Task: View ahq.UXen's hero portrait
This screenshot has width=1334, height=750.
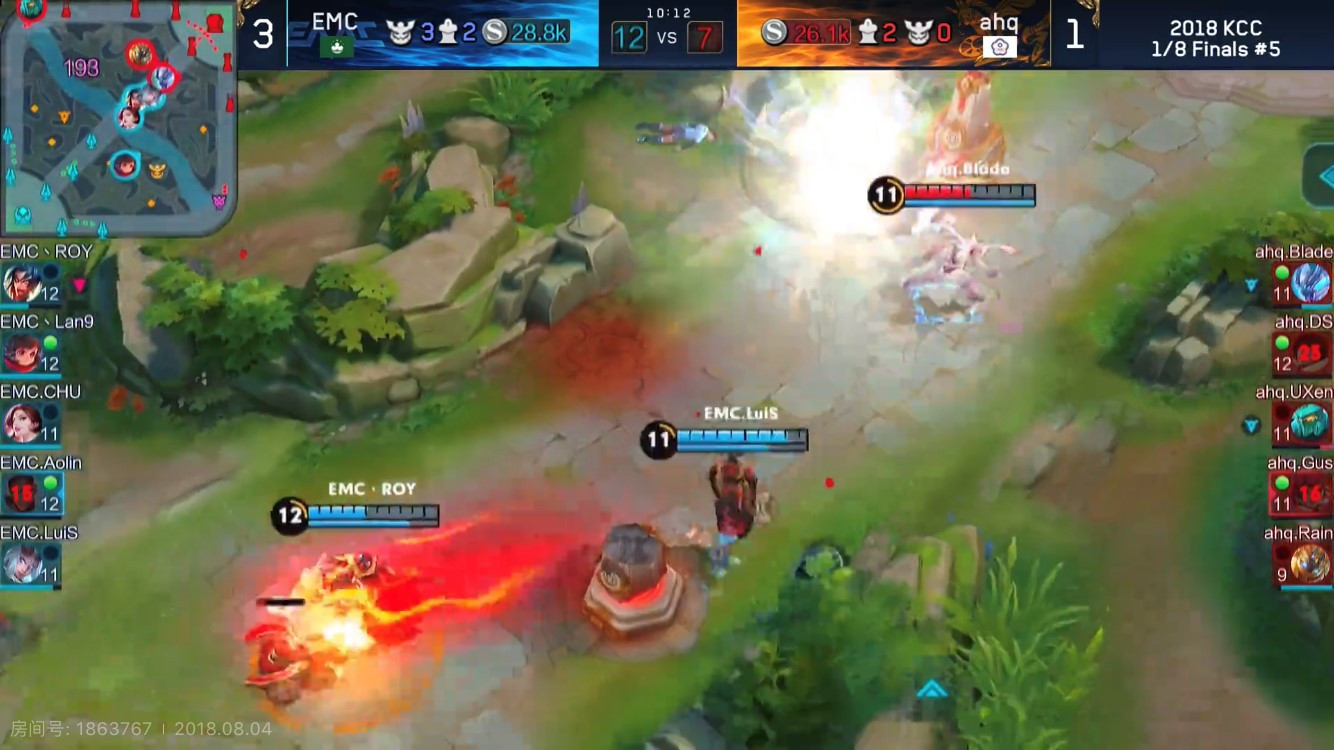Action: click(x=1311, y=423)
